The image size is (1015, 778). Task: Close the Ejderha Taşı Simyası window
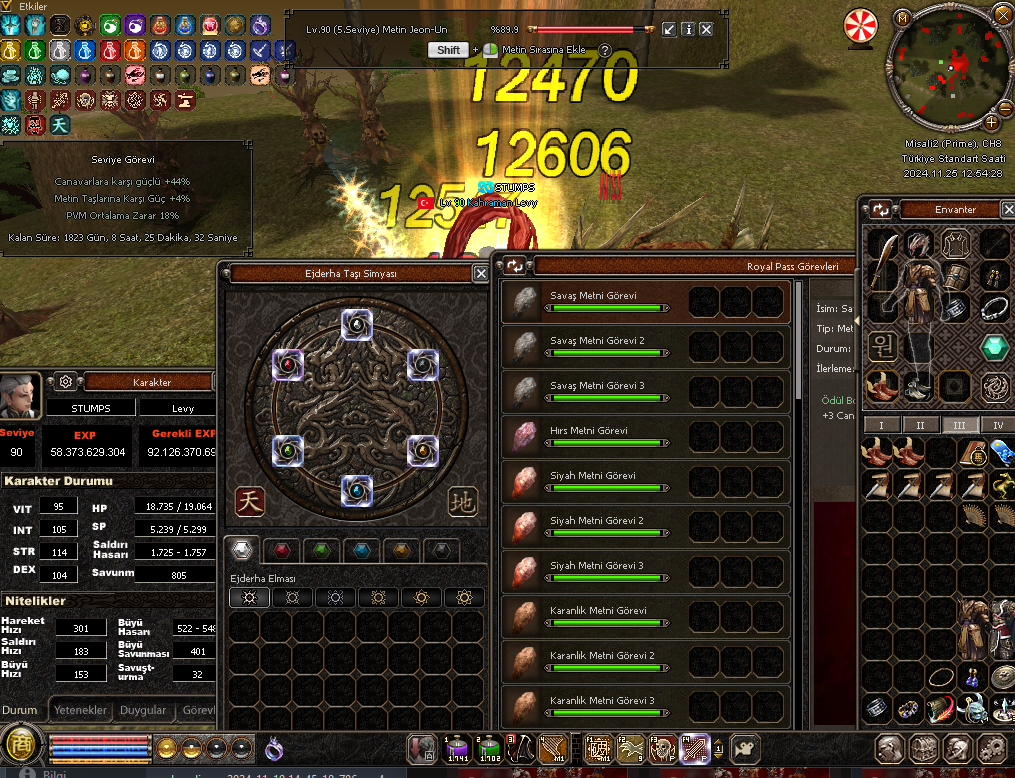click(481, 273)
